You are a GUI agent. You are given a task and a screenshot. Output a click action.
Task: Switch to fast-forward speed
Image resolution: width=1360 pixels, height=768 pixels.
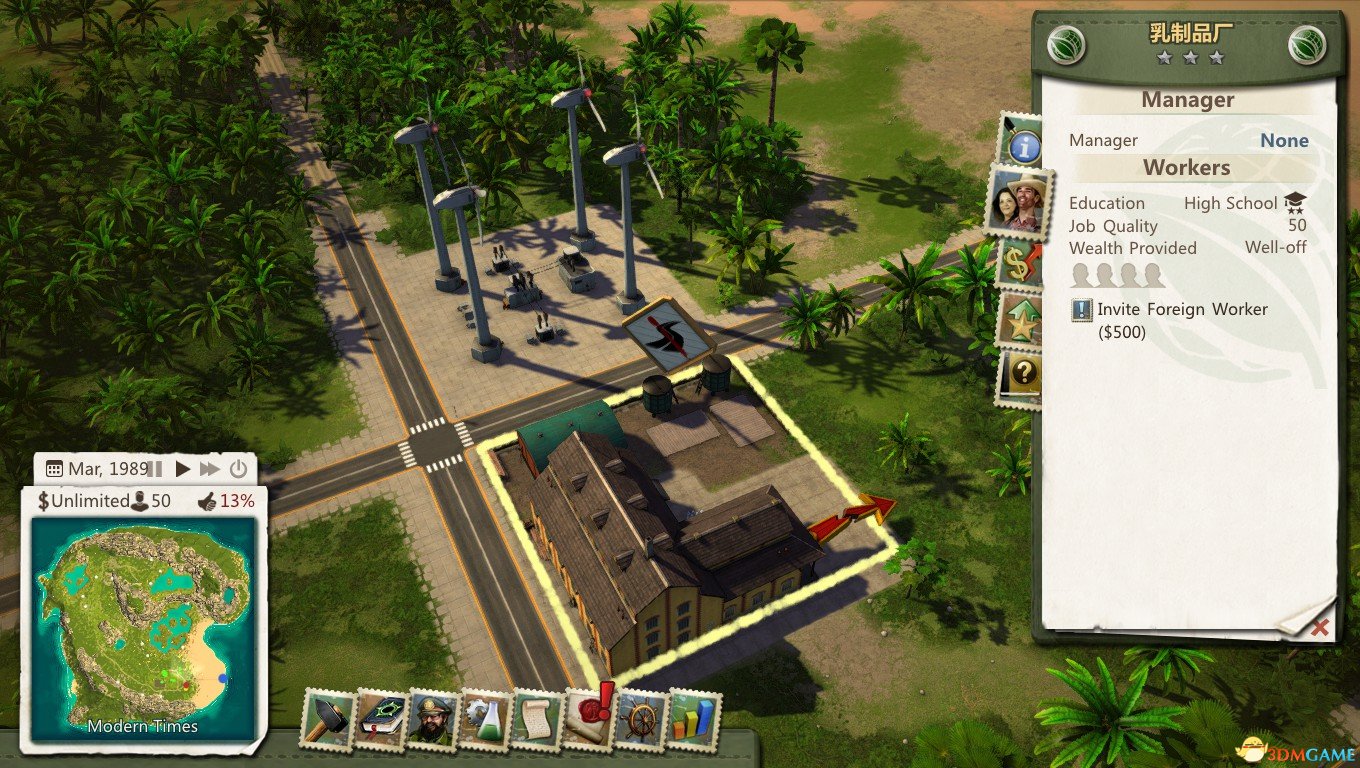tap(210, 468)
